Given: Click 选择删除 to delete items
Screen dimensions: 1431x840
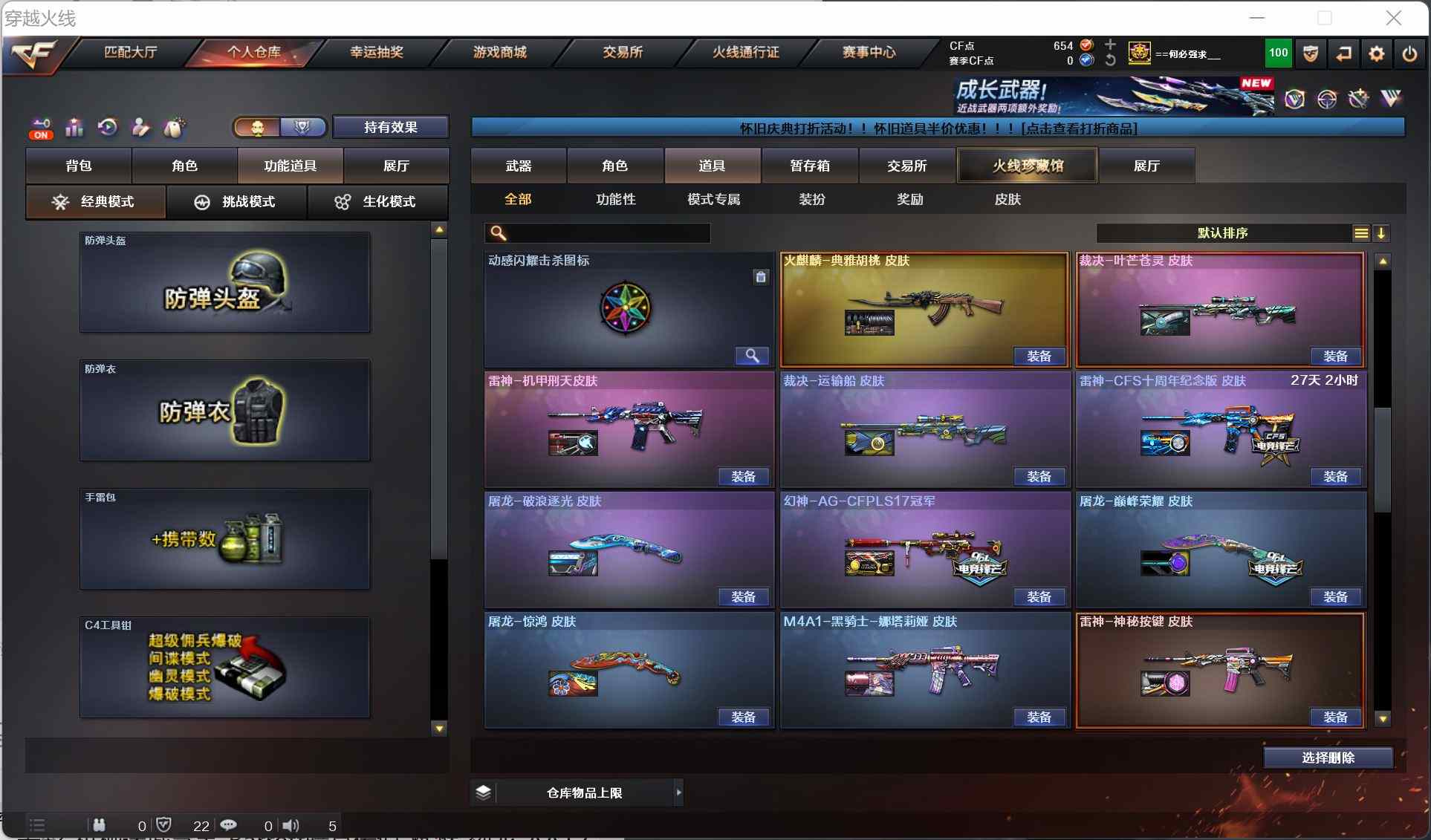Looking at the screenshot, I should (x=1328, y=758).
